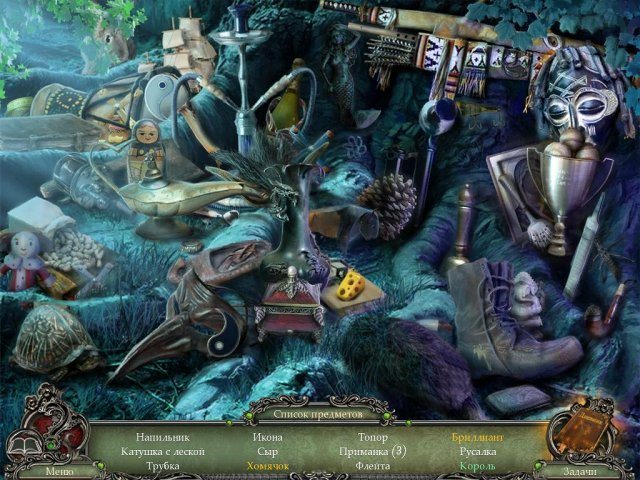Screen dimensions: 640x480
Task: Select the highlighted Бриллиант entry
Action: tap(478, 437)
